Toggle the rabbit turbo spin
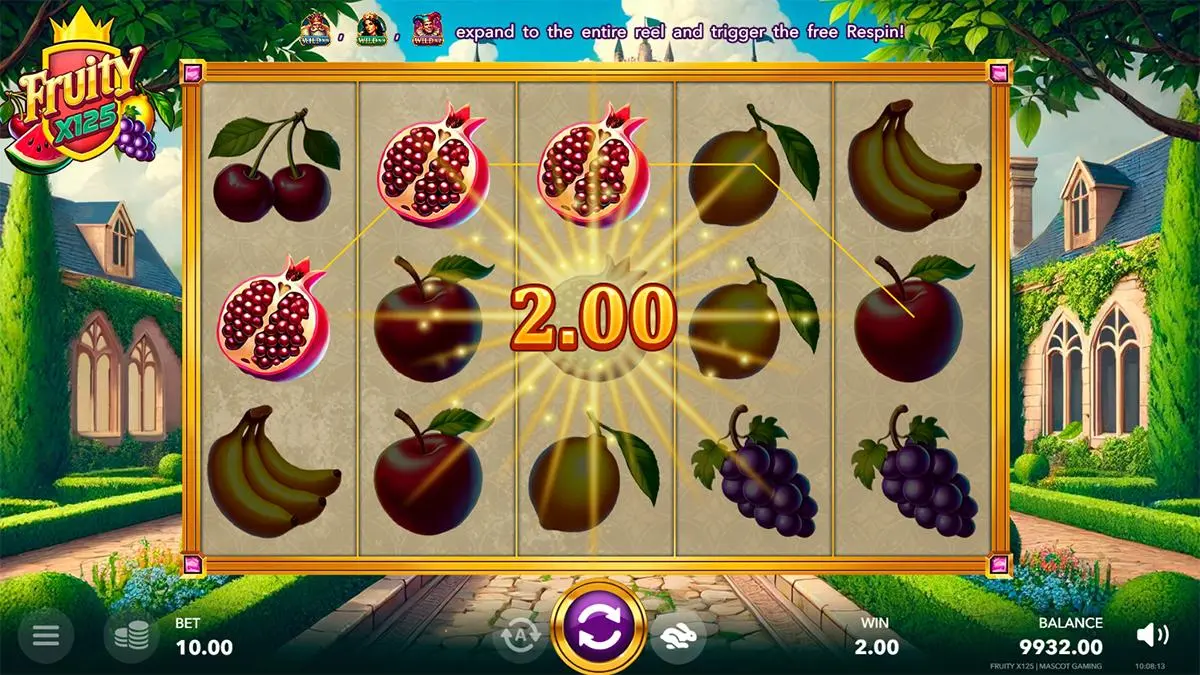This screenshot has width=1200, height=675. pos(678,636)
